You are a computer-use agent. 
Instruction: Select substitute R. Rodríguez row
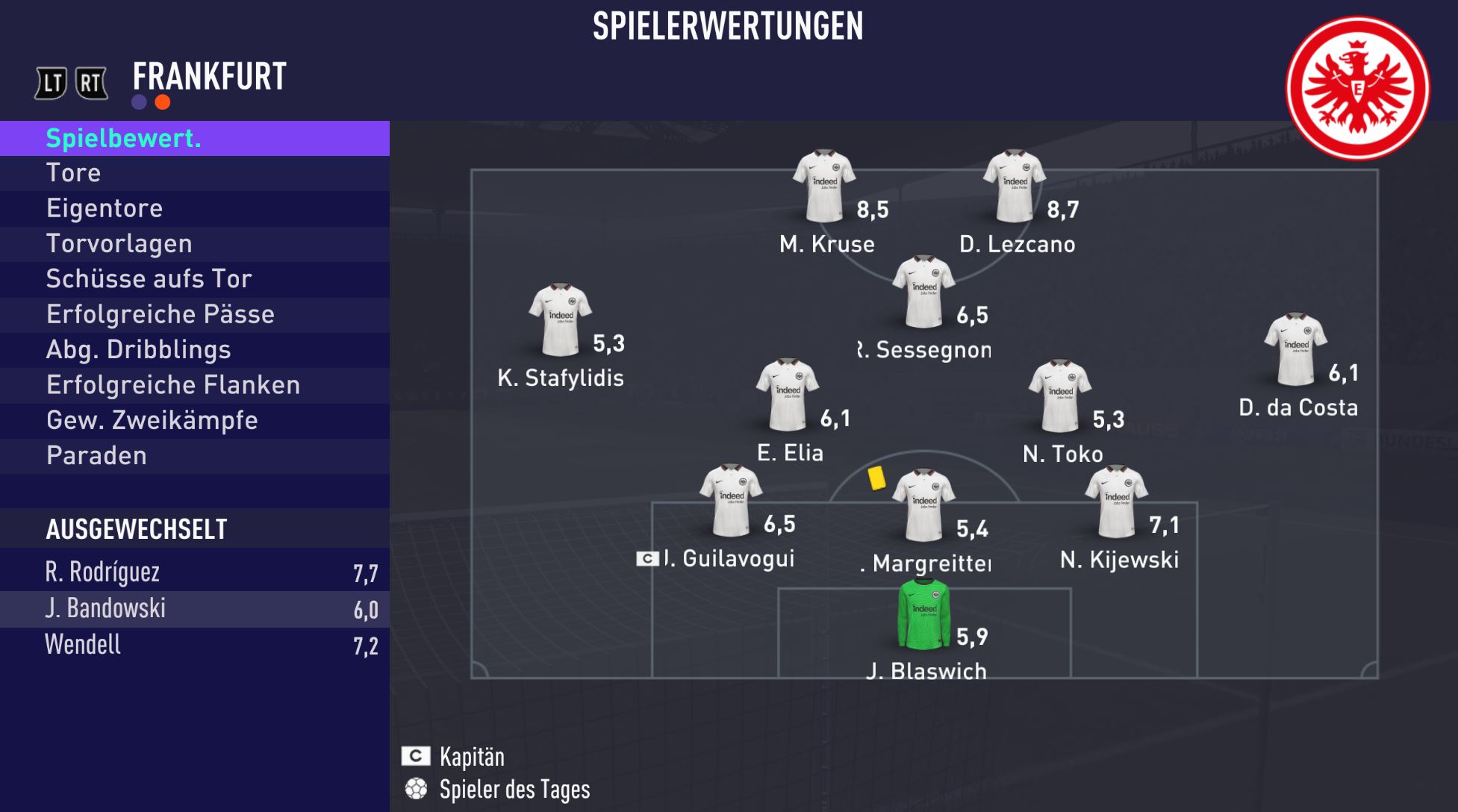click(x=194, y=572)
